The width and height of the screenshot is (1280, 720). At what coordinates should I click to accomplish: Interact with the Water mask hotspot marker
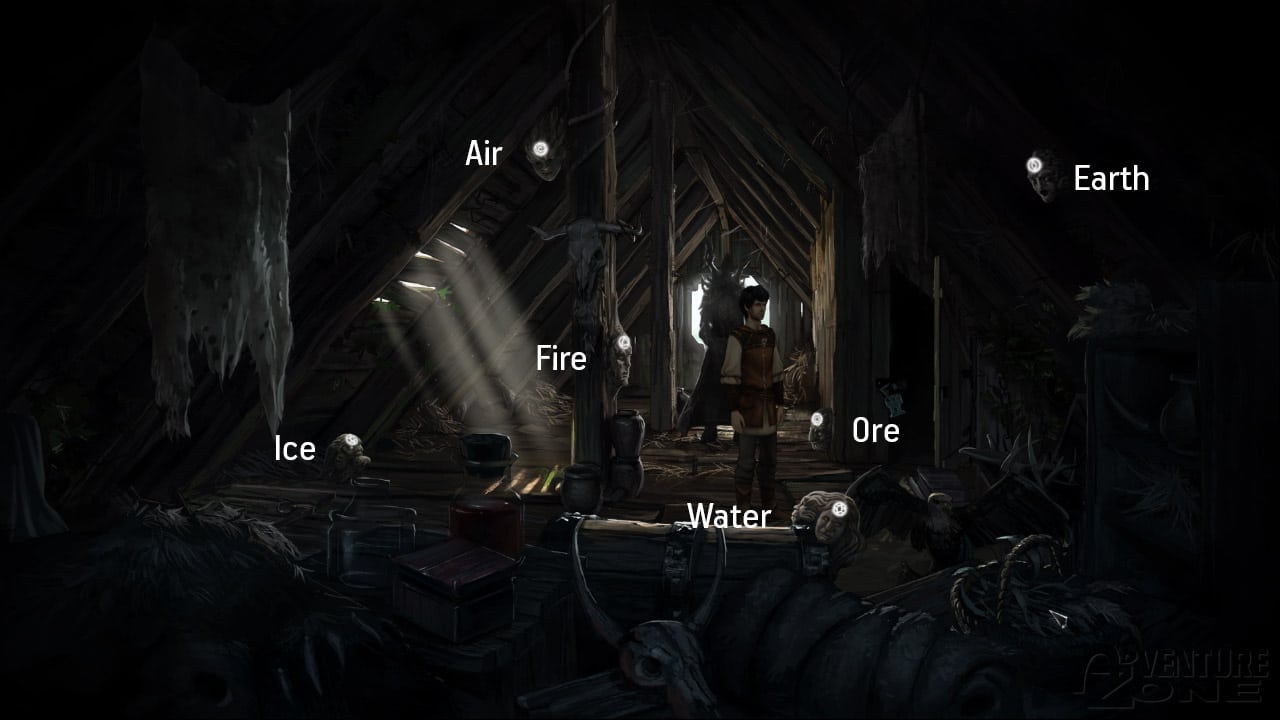pos(839,508)
